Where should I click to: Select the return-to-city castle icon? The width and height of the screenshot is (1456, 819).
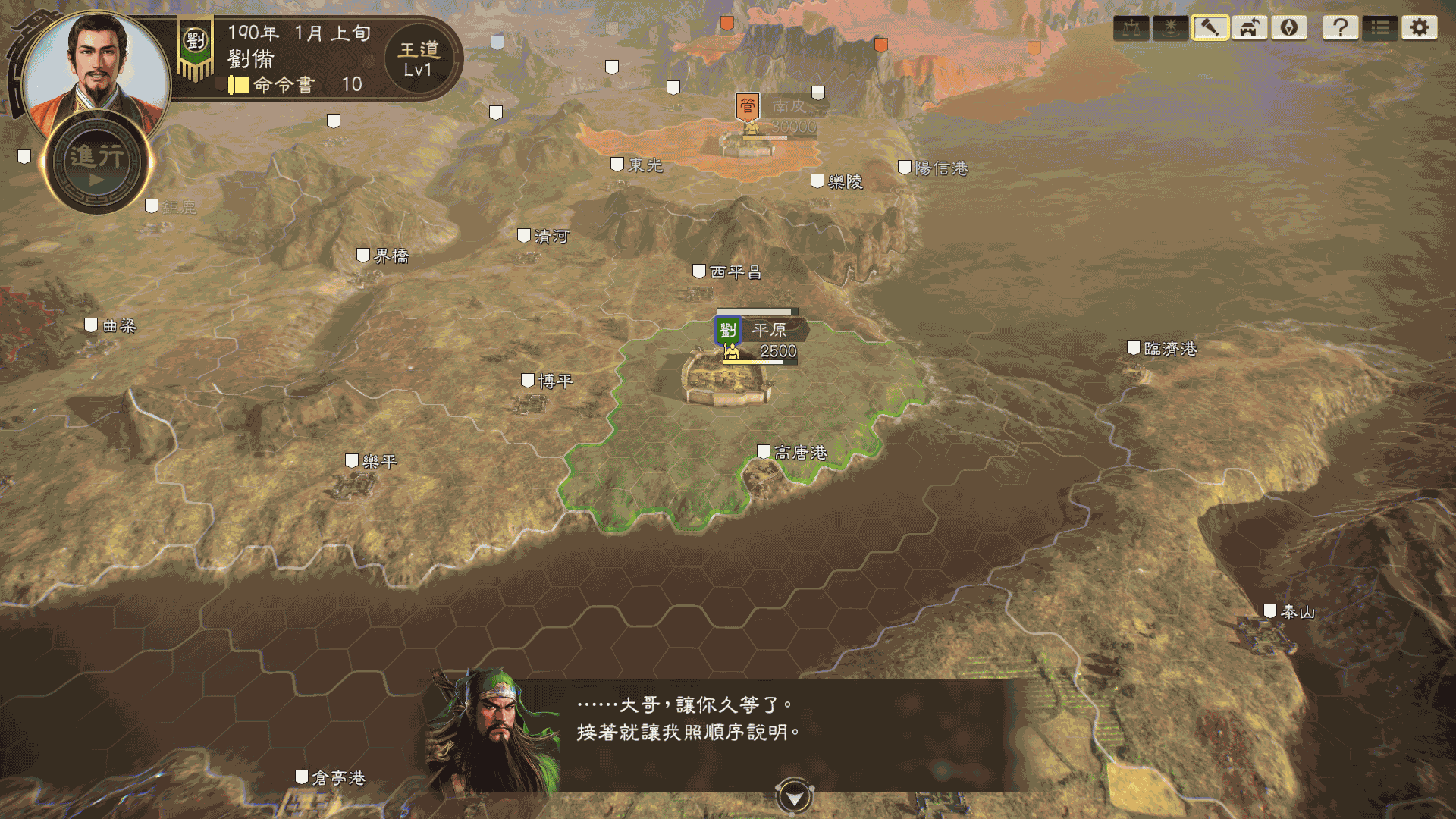[1249, 28]
